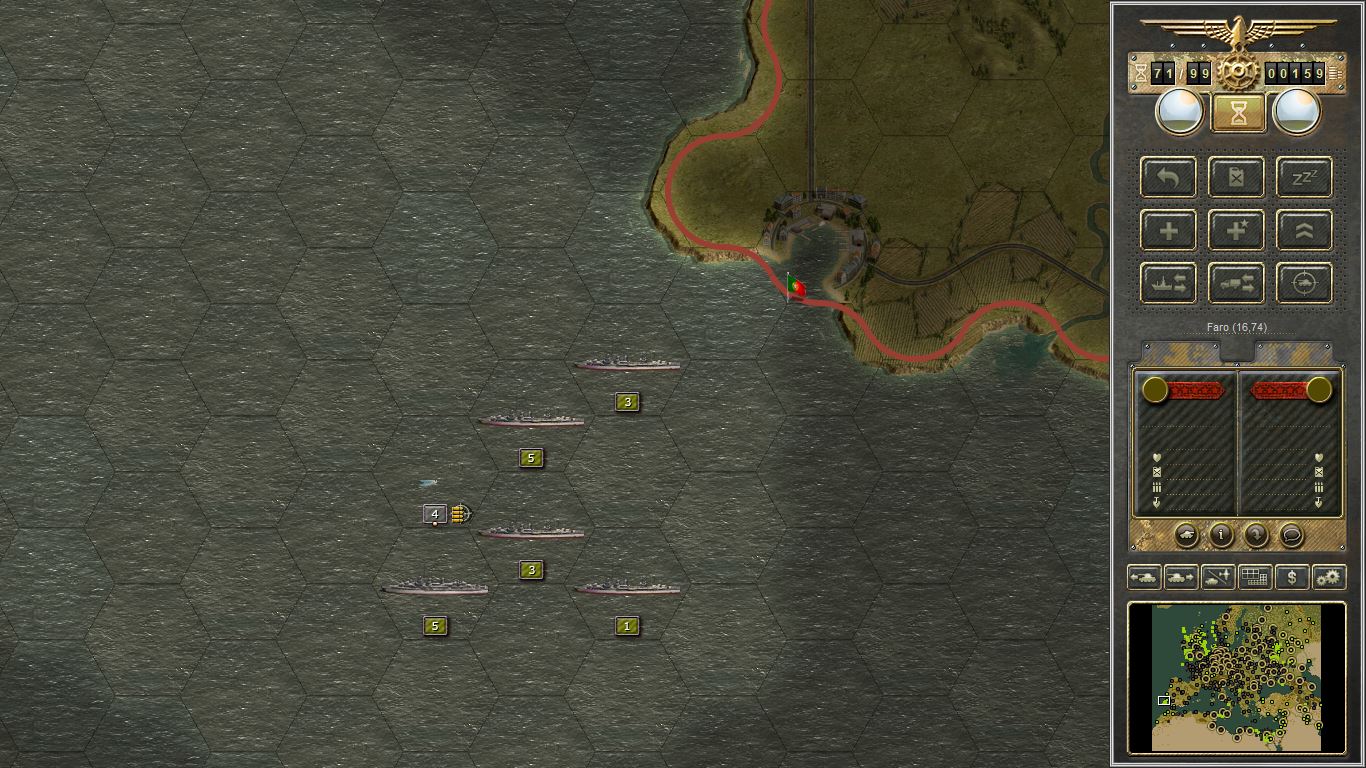
Task: Click the ship embark transport button
Action: click(1169, 284)
